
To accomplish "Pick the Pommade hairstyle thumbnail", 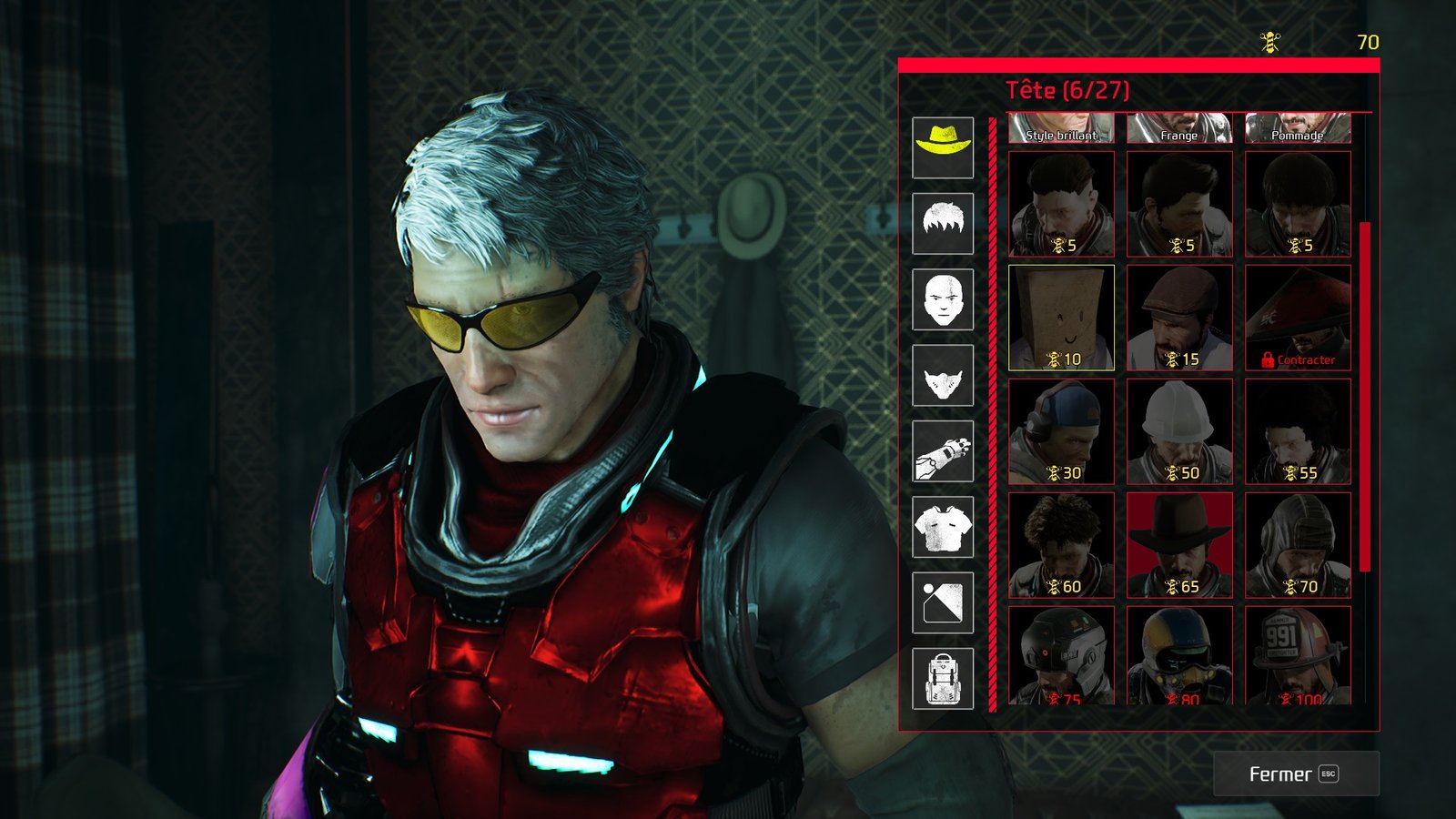I will (x=1298, y=128).
